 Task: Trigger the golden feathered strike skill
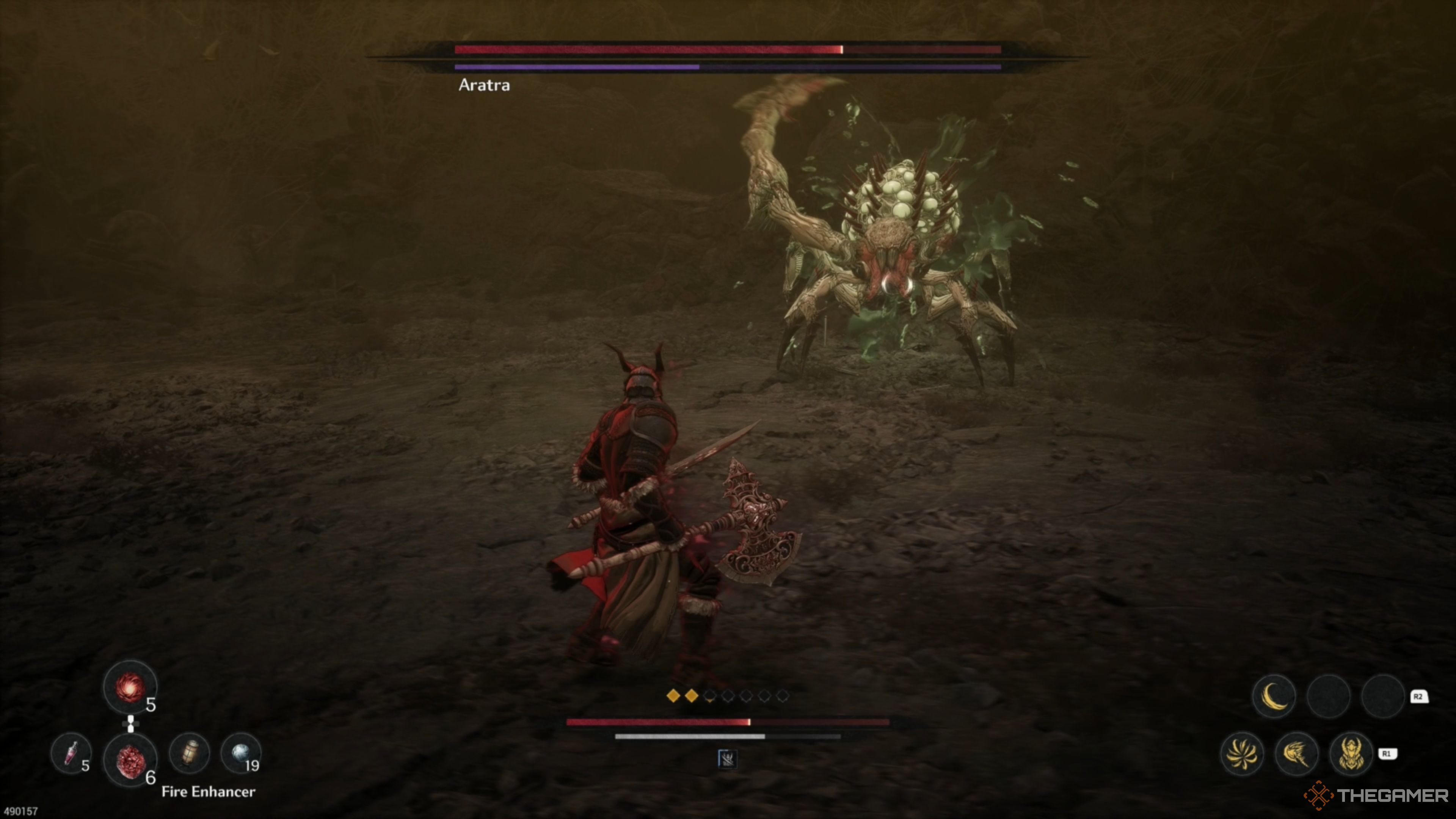tap(1297, 753)
